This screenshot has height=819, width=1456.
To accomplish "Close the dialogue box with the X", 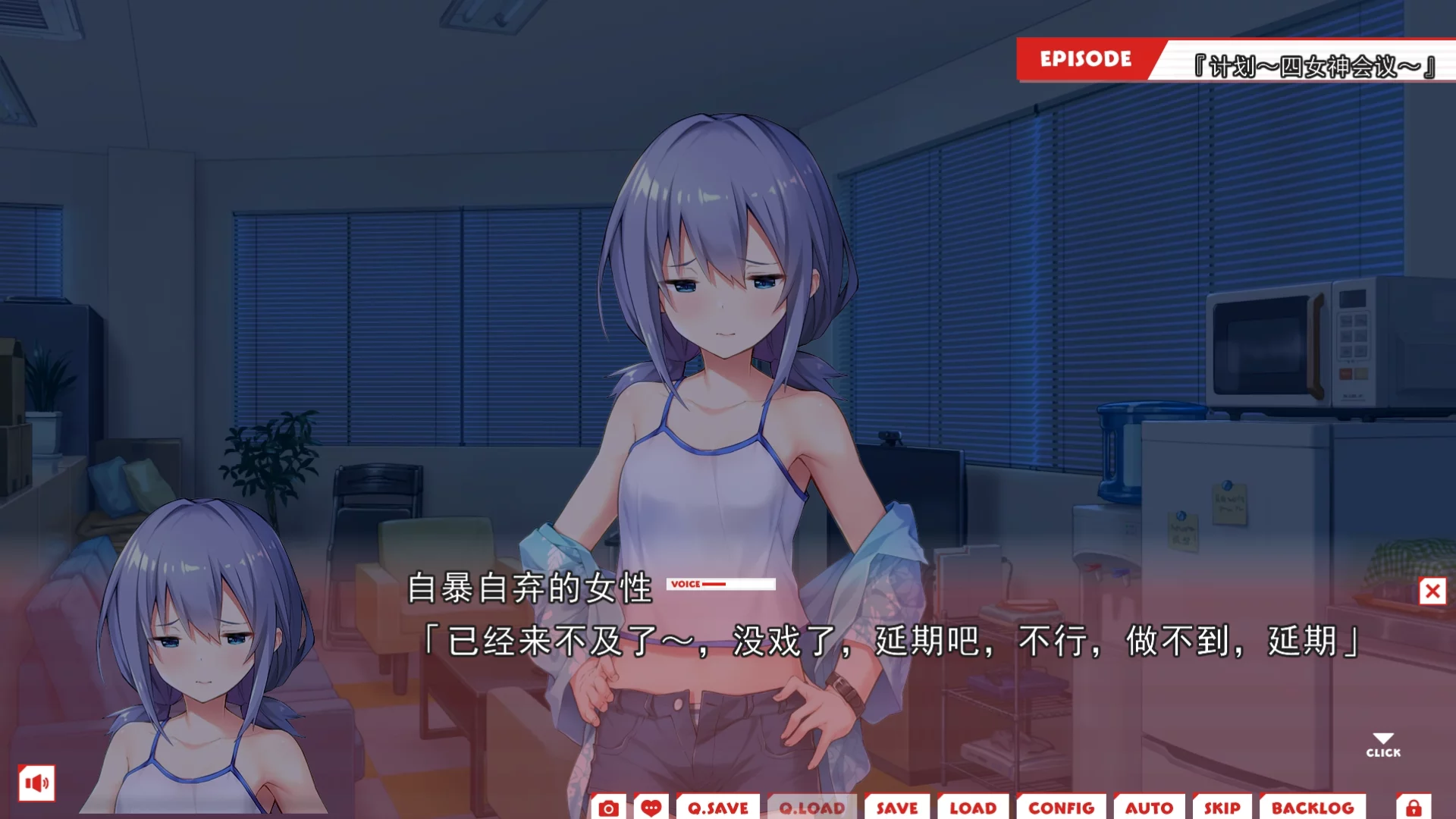I will click(x=1432, y=591).
